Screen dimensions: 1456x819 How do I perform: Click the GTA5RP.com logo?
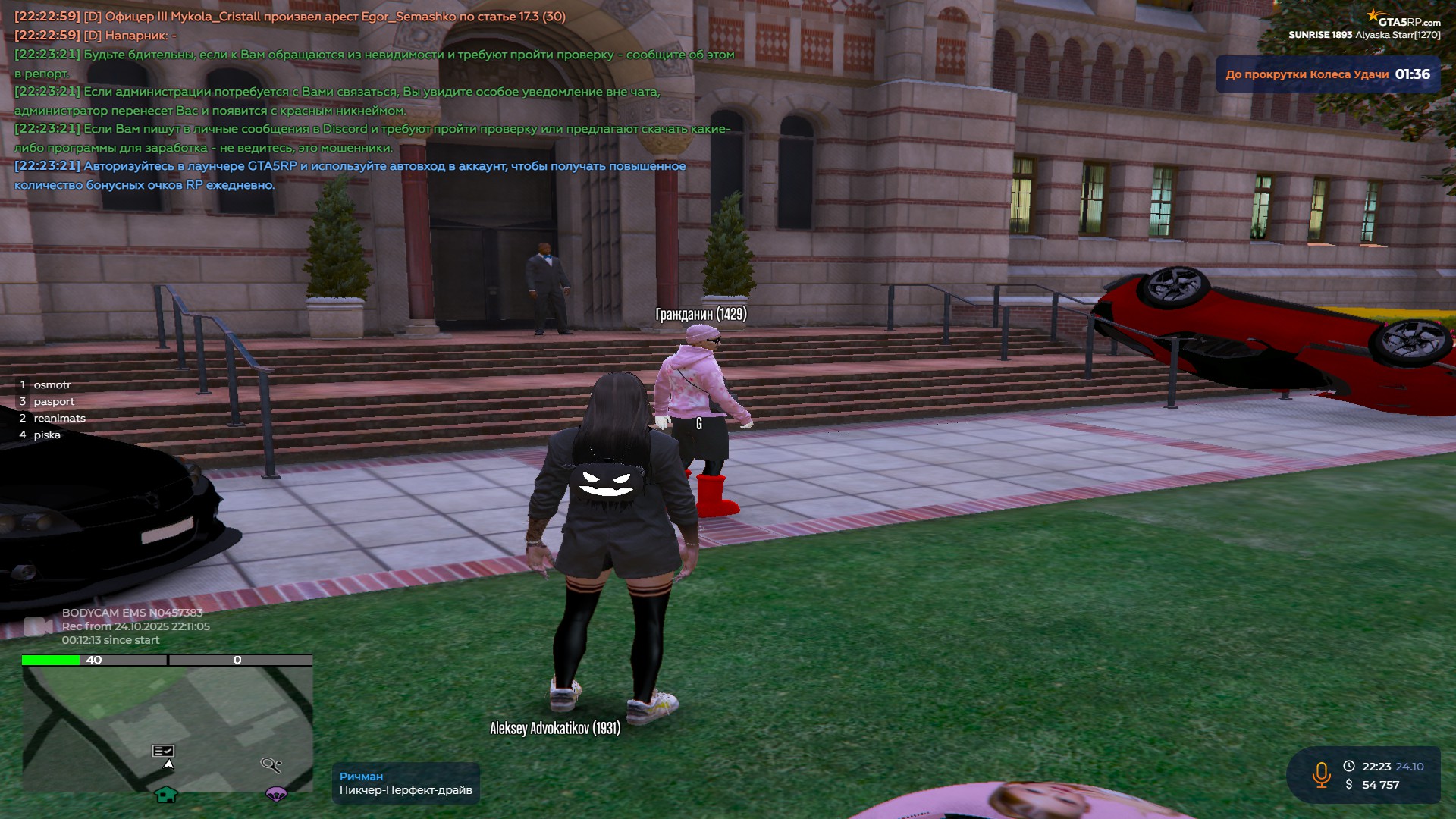coord(1407,20)
